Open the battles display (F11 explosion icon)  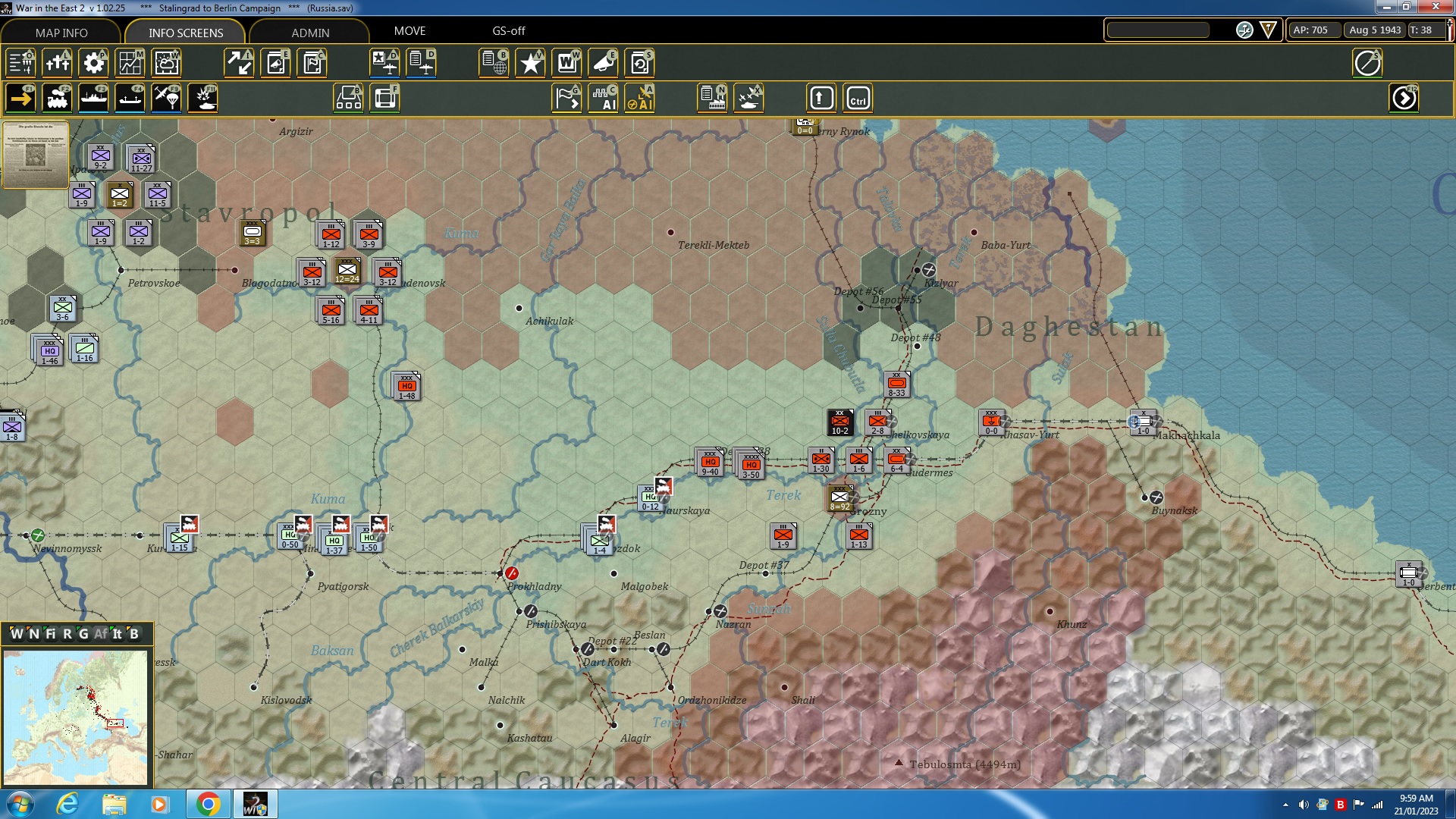202,98
